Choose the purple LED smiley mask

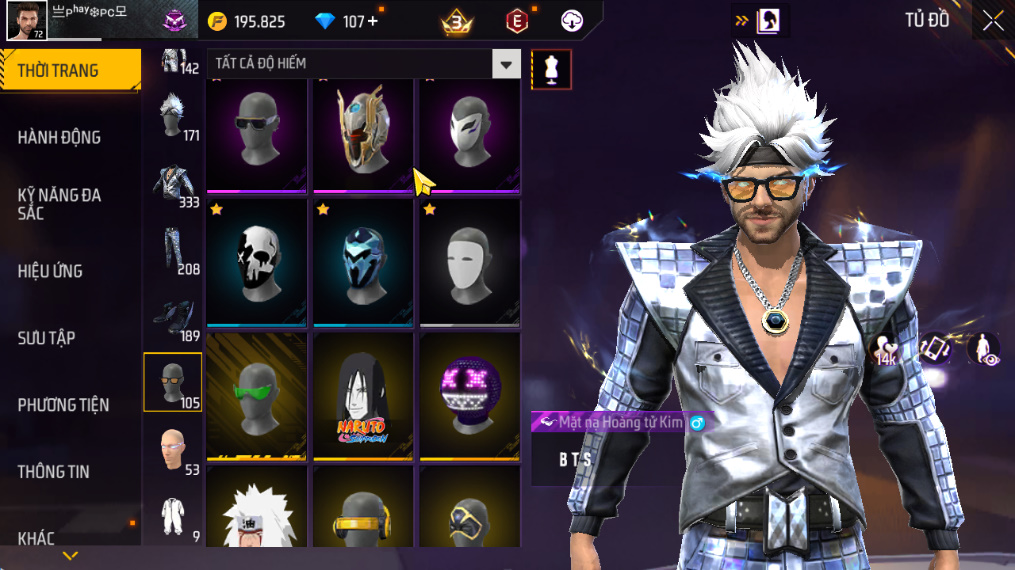tap(469, 396)
